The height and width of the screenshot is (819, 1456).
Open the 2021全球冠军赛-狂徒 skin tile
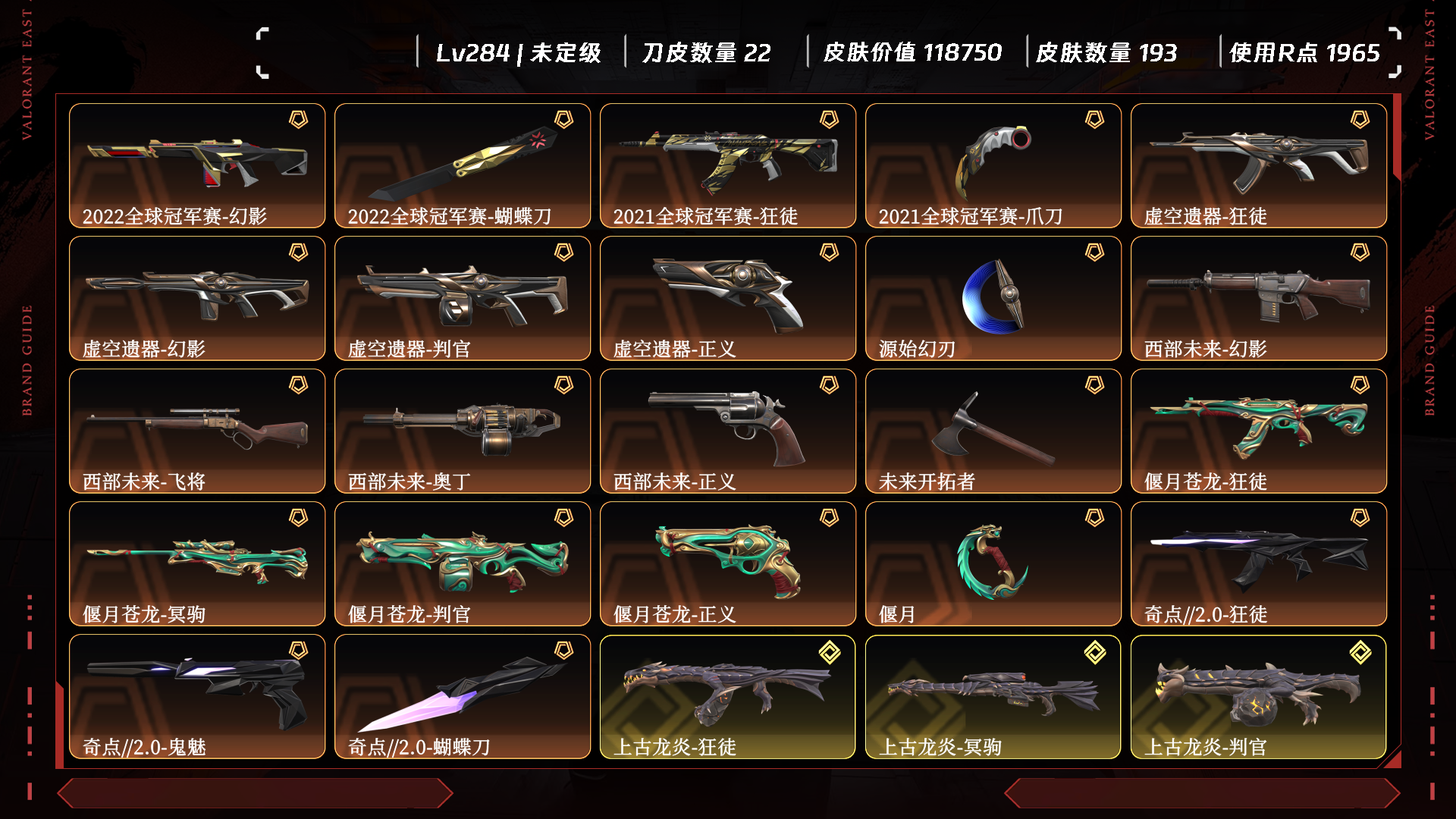[x=728, y=165]
